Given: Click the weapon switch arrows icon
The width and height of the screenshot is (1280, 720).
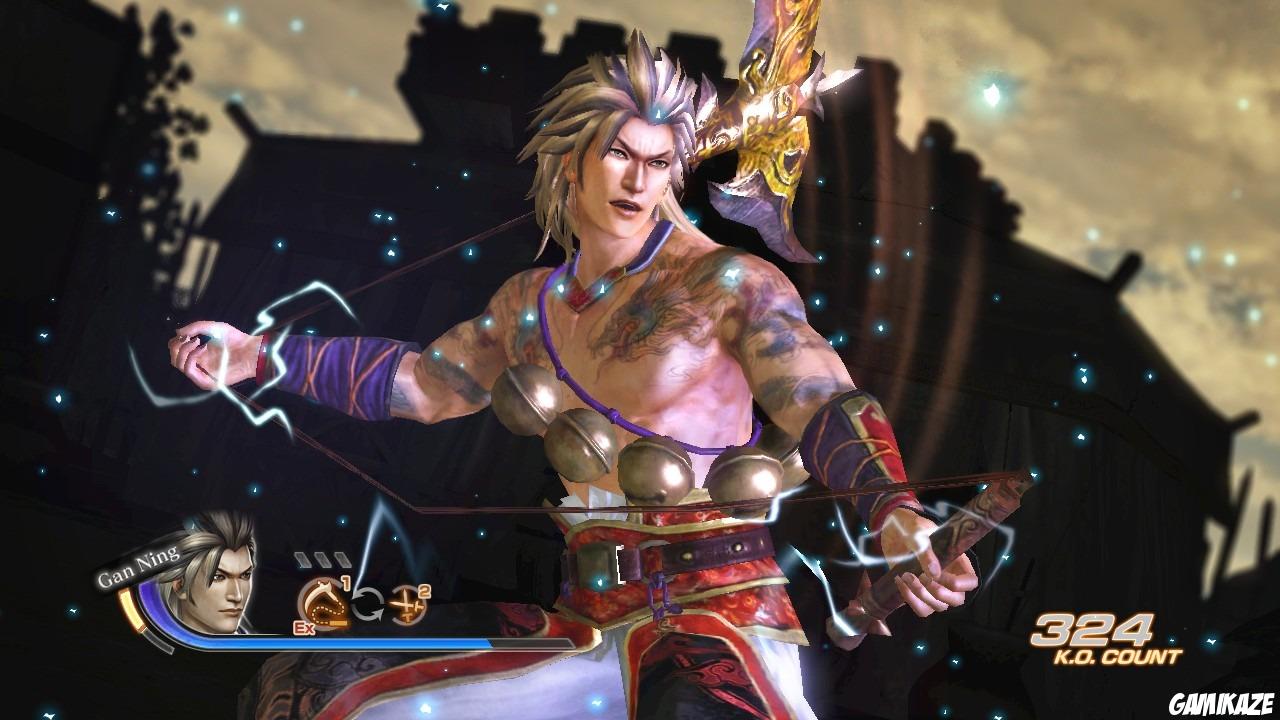Looking at the screenshot, I should coord(370,605).
